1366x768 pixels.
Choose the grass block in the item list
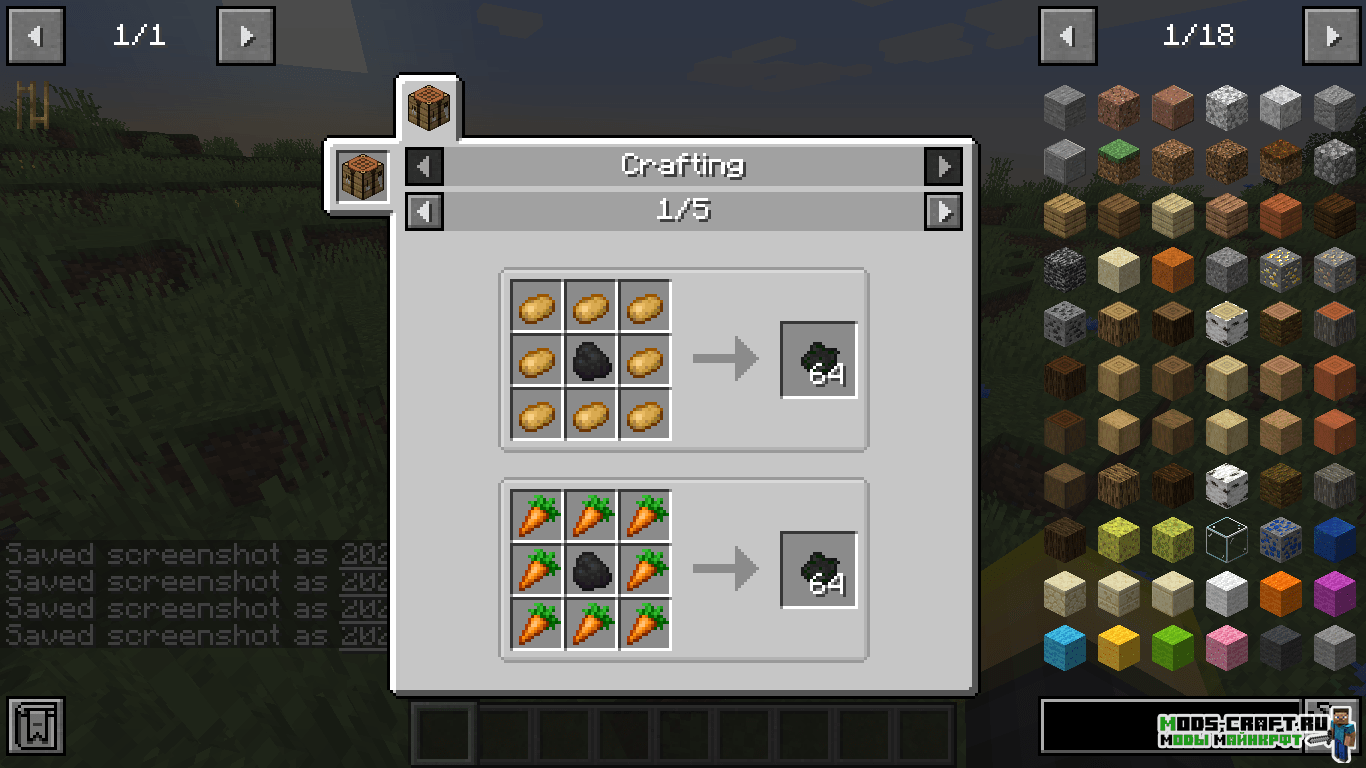click(1118, 160)
